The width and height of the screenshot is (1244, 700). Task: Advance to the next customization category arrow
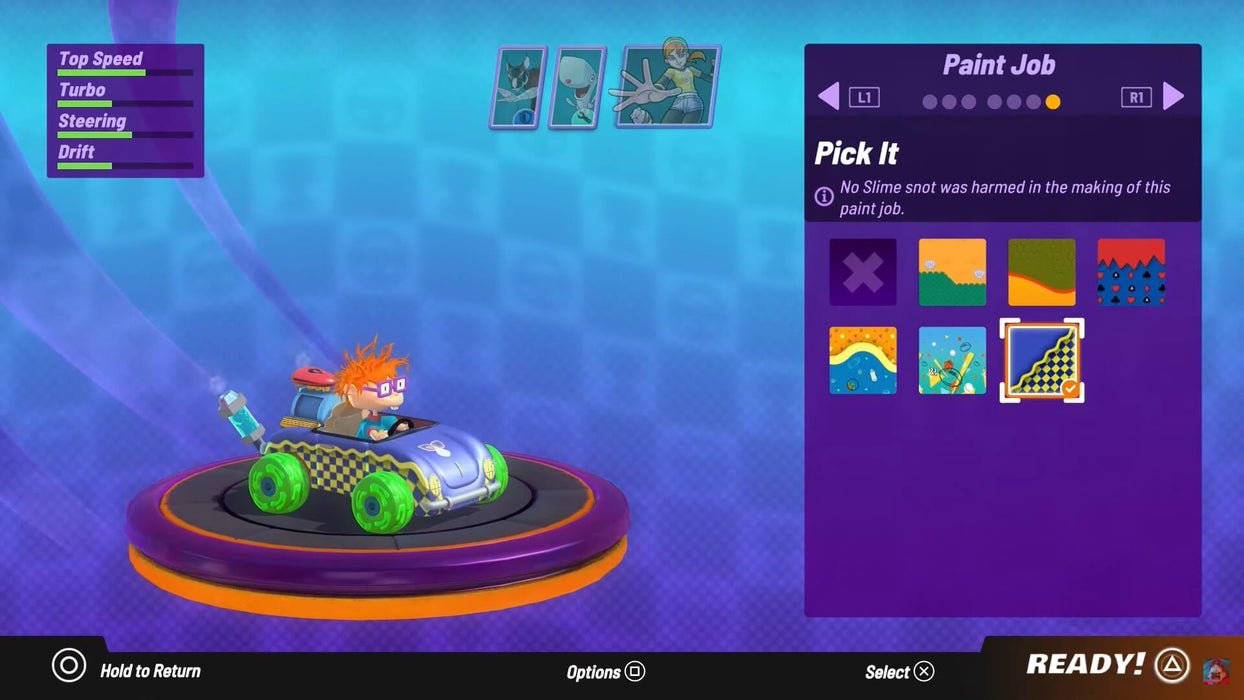(1173, 97)
